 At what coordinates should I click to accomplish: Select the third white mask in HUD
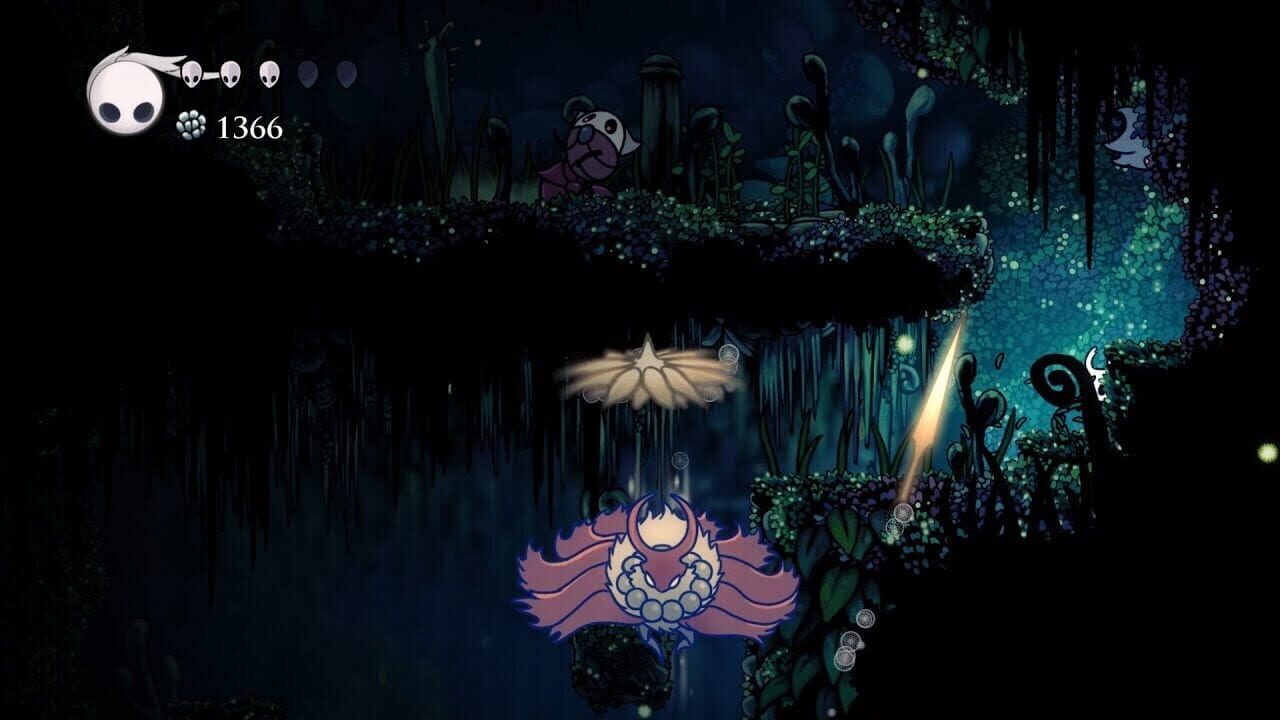click(x=268, y=73)
